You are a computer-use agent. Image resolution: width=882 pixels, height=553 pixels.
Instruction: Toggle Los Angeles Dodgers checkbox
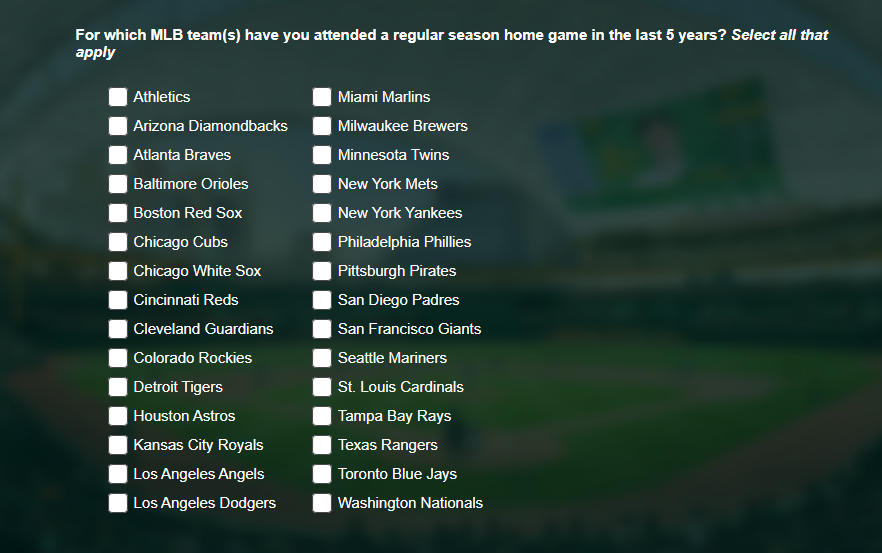coord(118,503)
